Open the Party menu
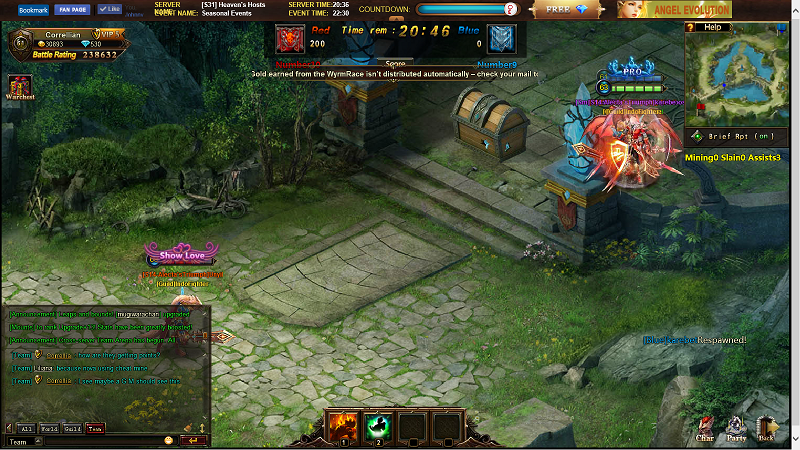The height and width of the screenshot is (450, 800). coord(737,430)
